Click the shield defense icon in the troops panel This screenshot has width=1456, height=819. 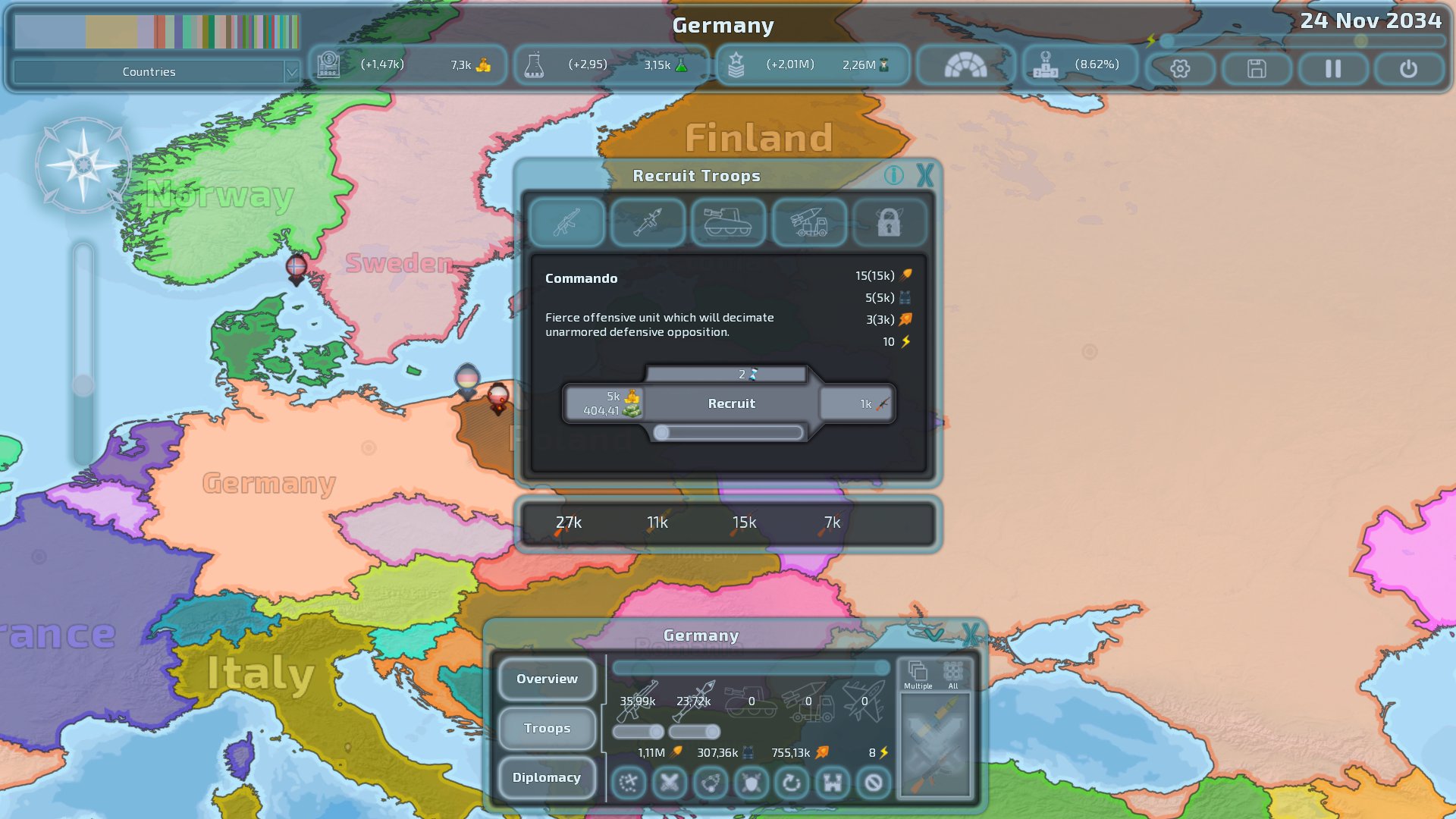(752, 783)
